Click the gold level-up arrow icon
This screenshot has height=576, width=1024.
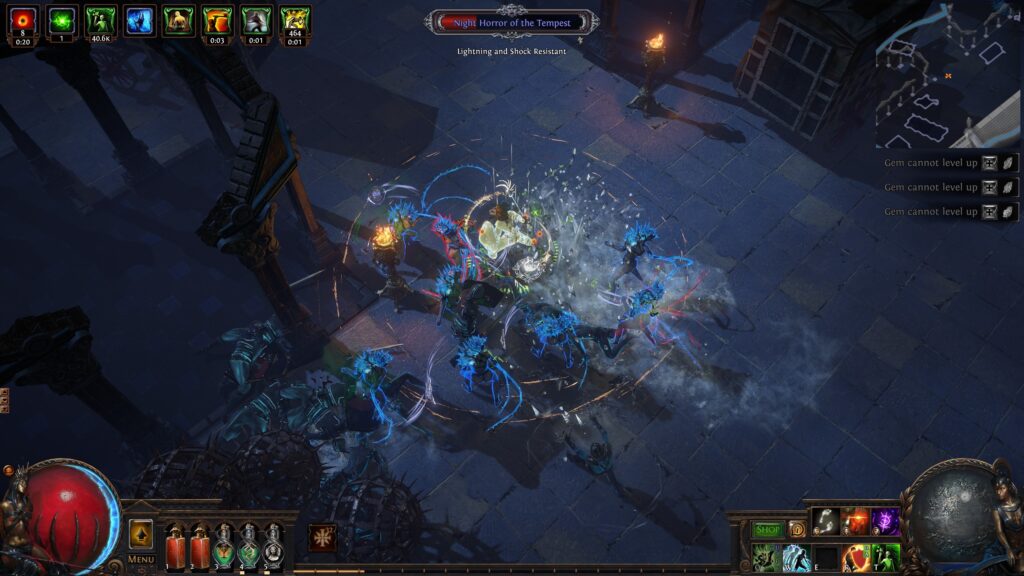(141, 533)
